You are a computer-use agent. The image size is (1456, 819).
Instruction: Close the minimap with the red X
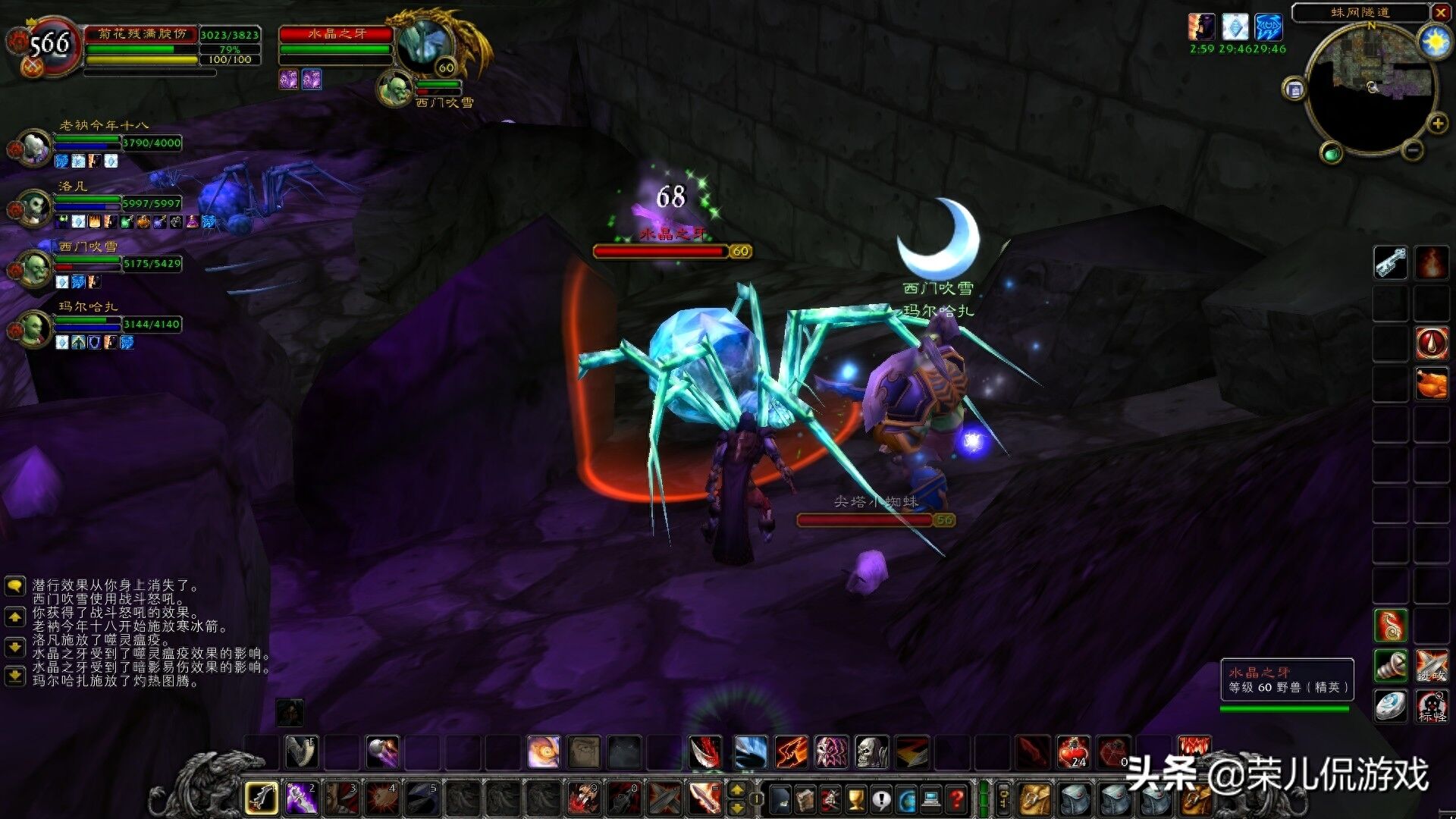pos(1441,12)
